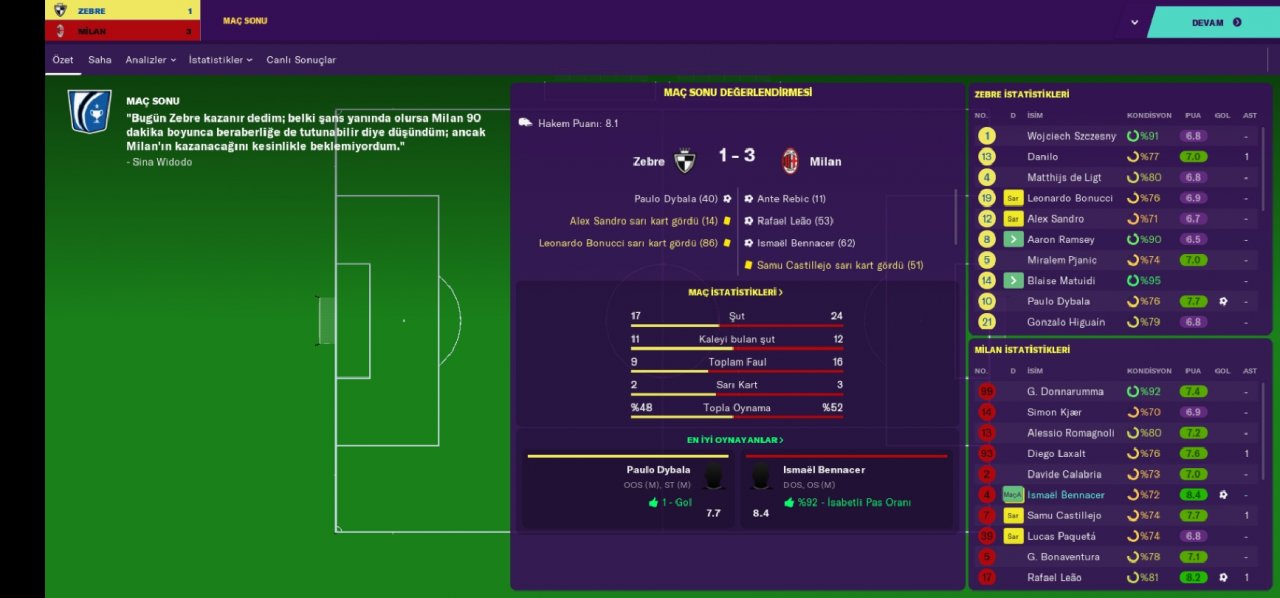The width and height of the screenshot is (1280, 598).
Task: Select Wojciech Szczesny in Zebre stats
Action: 1071,136
